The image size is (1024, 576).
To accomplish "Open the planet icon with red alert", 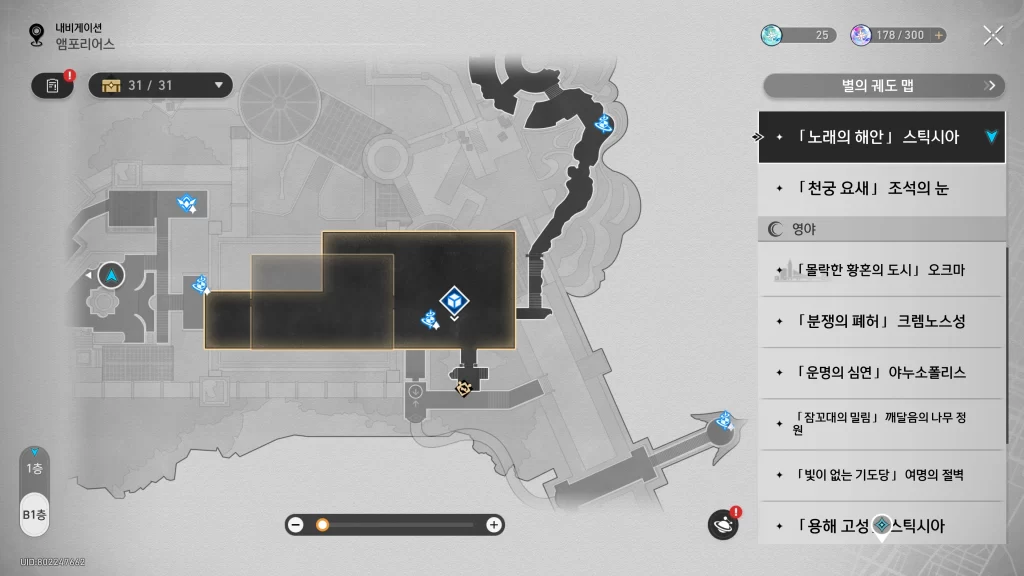I will click(722, 524).
